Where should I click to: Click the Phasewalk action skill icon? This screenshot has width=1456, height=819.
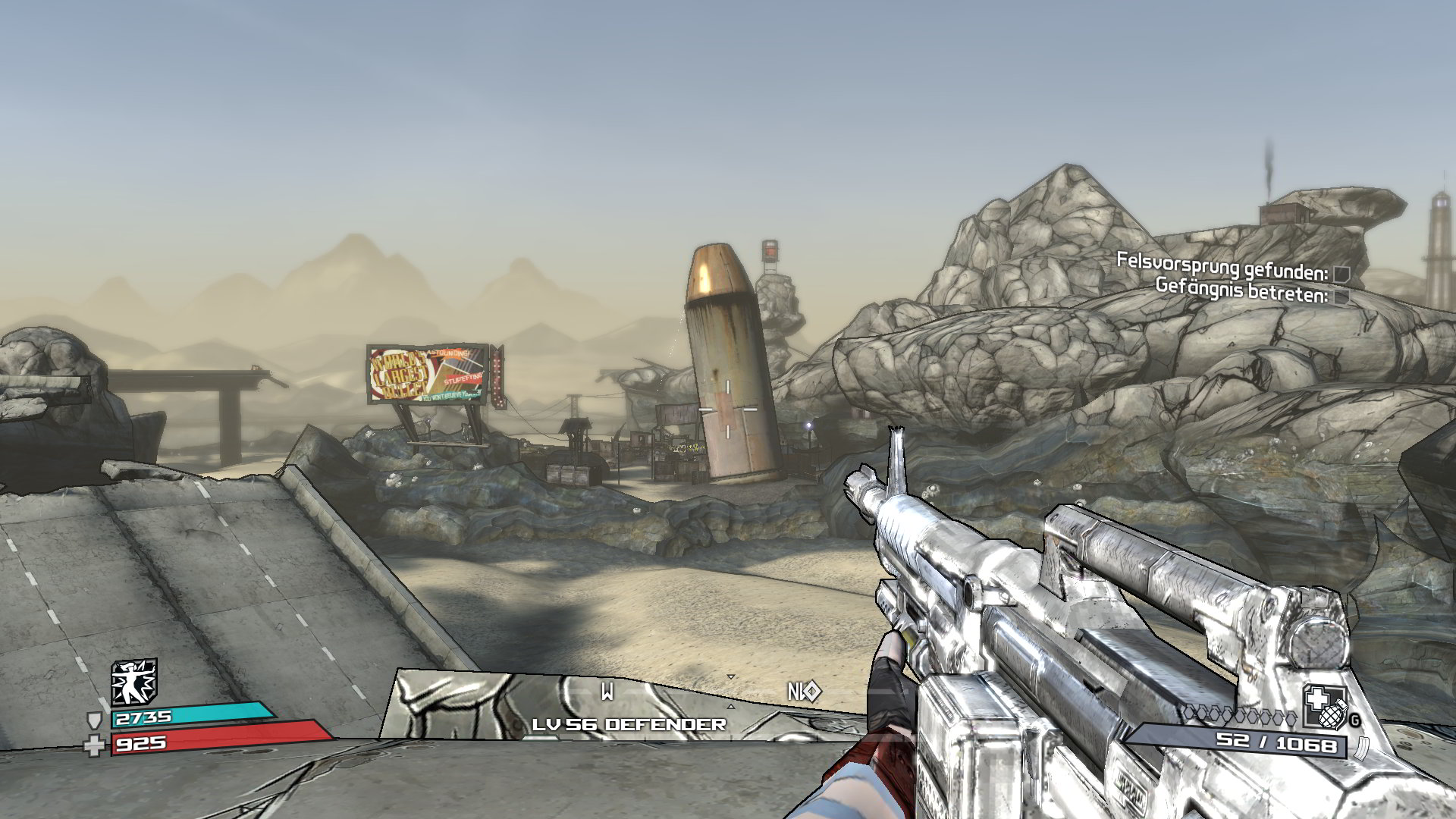(134, 681)
